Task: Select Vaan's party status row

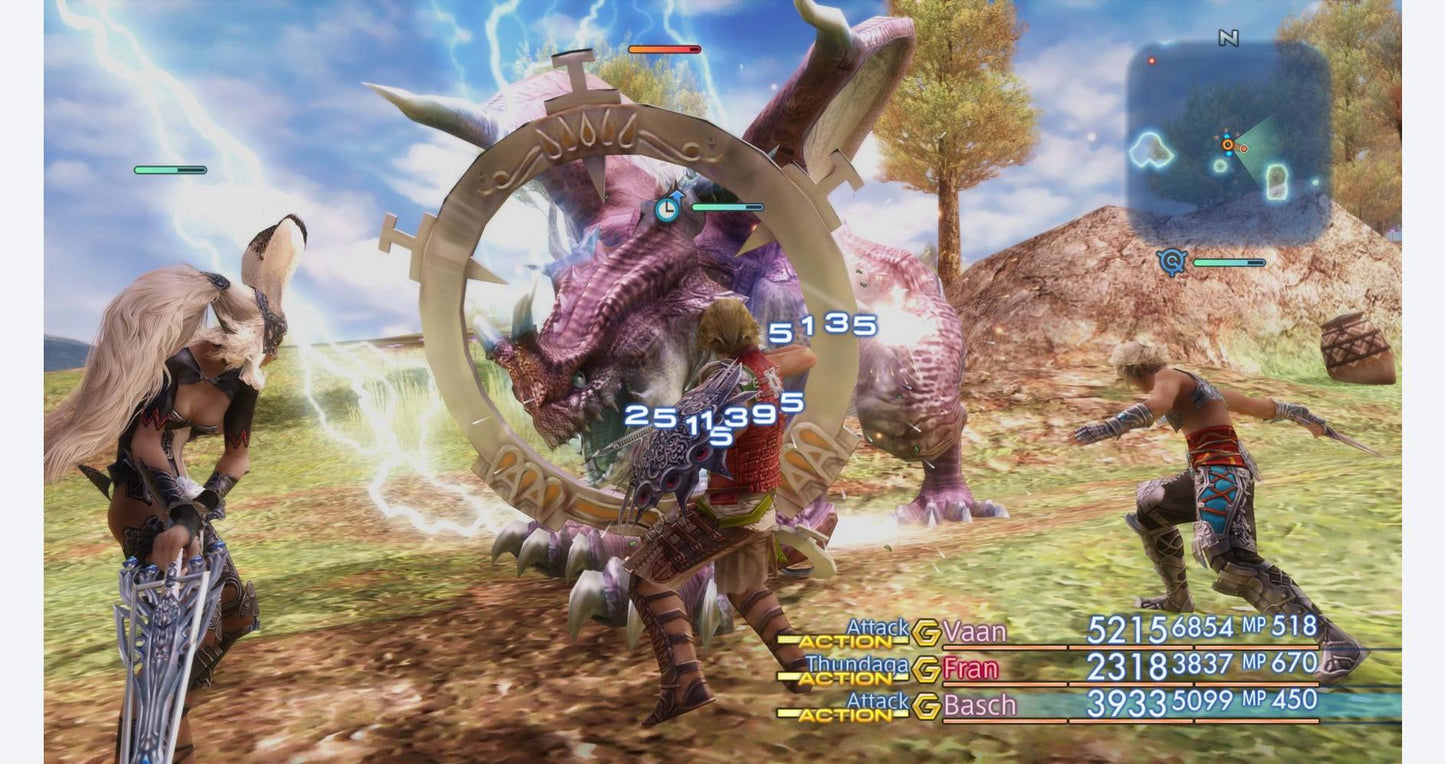Action: (1130, 631)
